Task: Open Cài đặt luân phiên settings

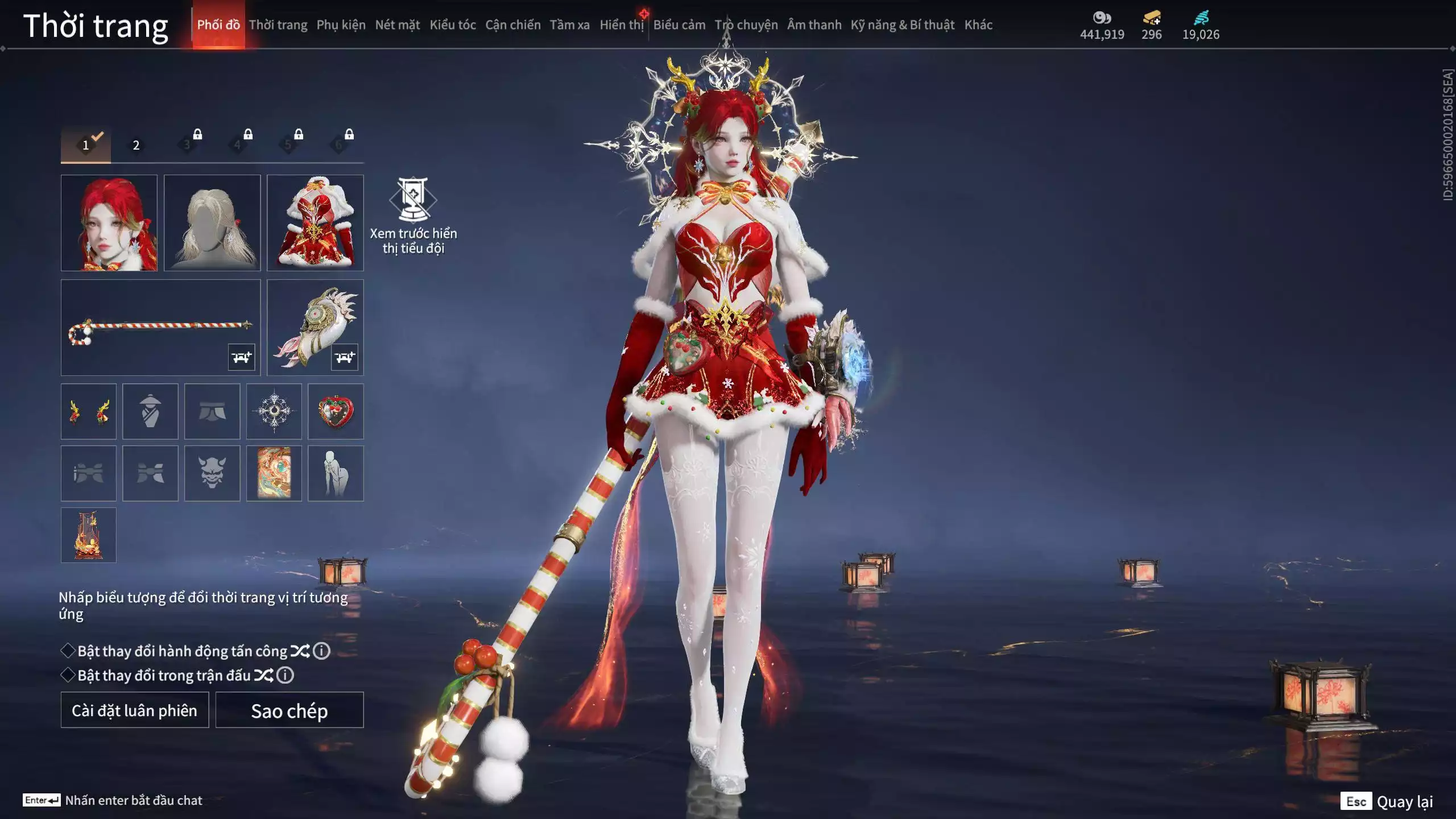Action: [x=135, y=710]
